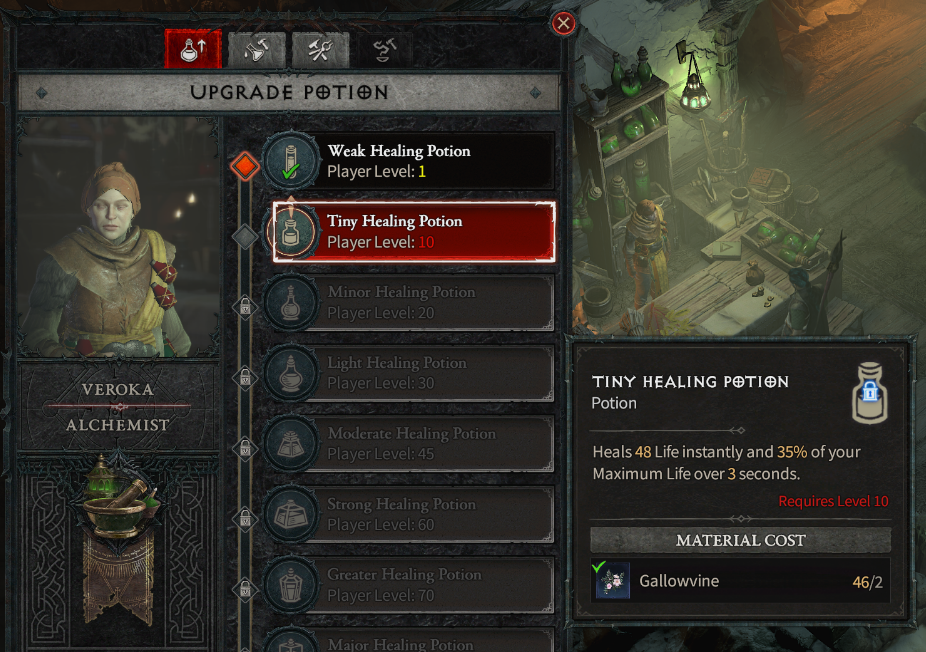This screenshot has height=652, width=926.
Task: Open the flask and hammer crafting tab
Action: pos(257,50)
